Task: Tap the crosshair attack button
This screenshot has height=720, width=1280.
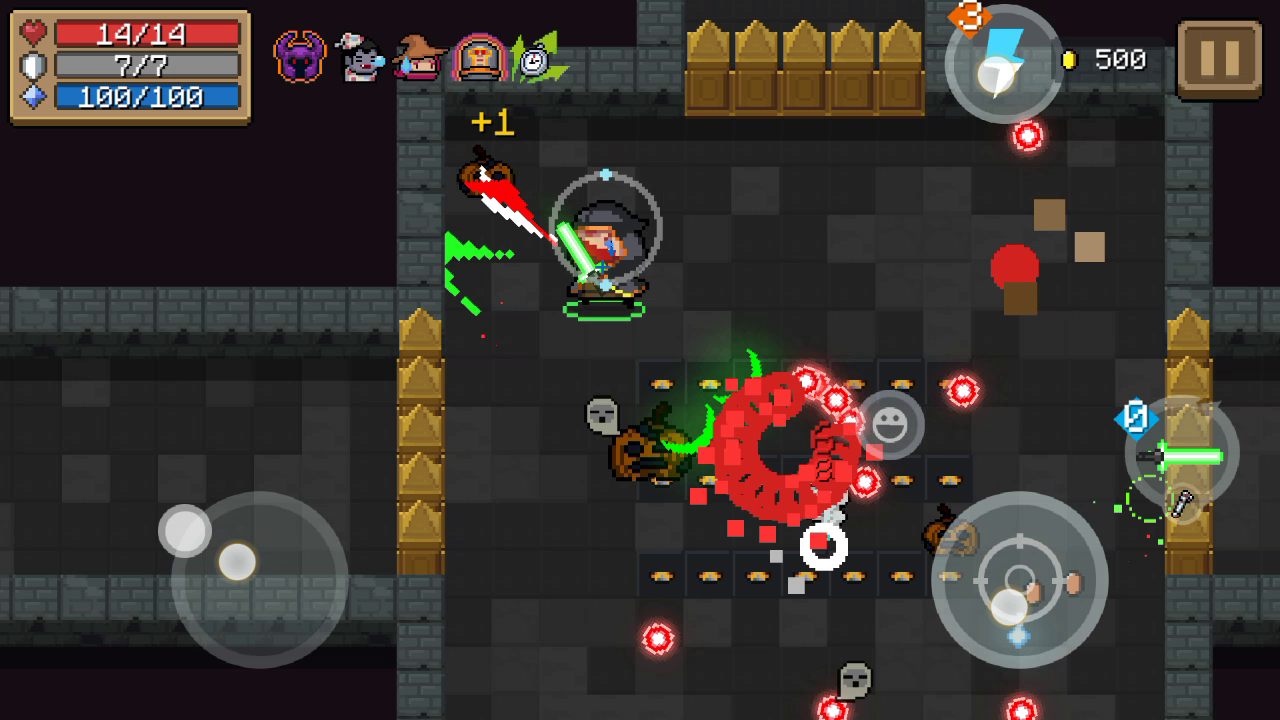Action: click(x=1019, y=580)
